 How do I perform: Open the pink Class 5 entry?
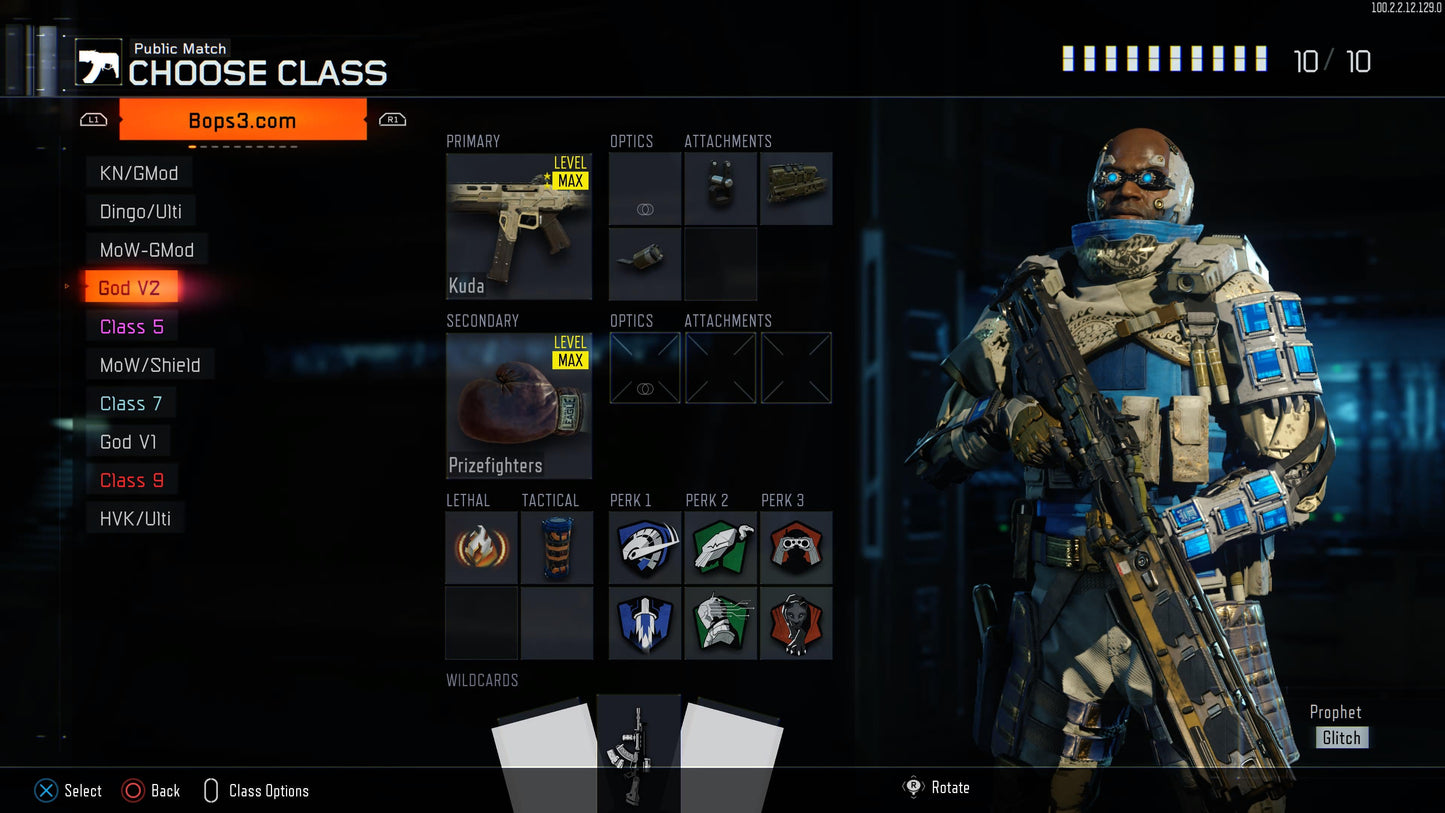click(x=131, y=327)
